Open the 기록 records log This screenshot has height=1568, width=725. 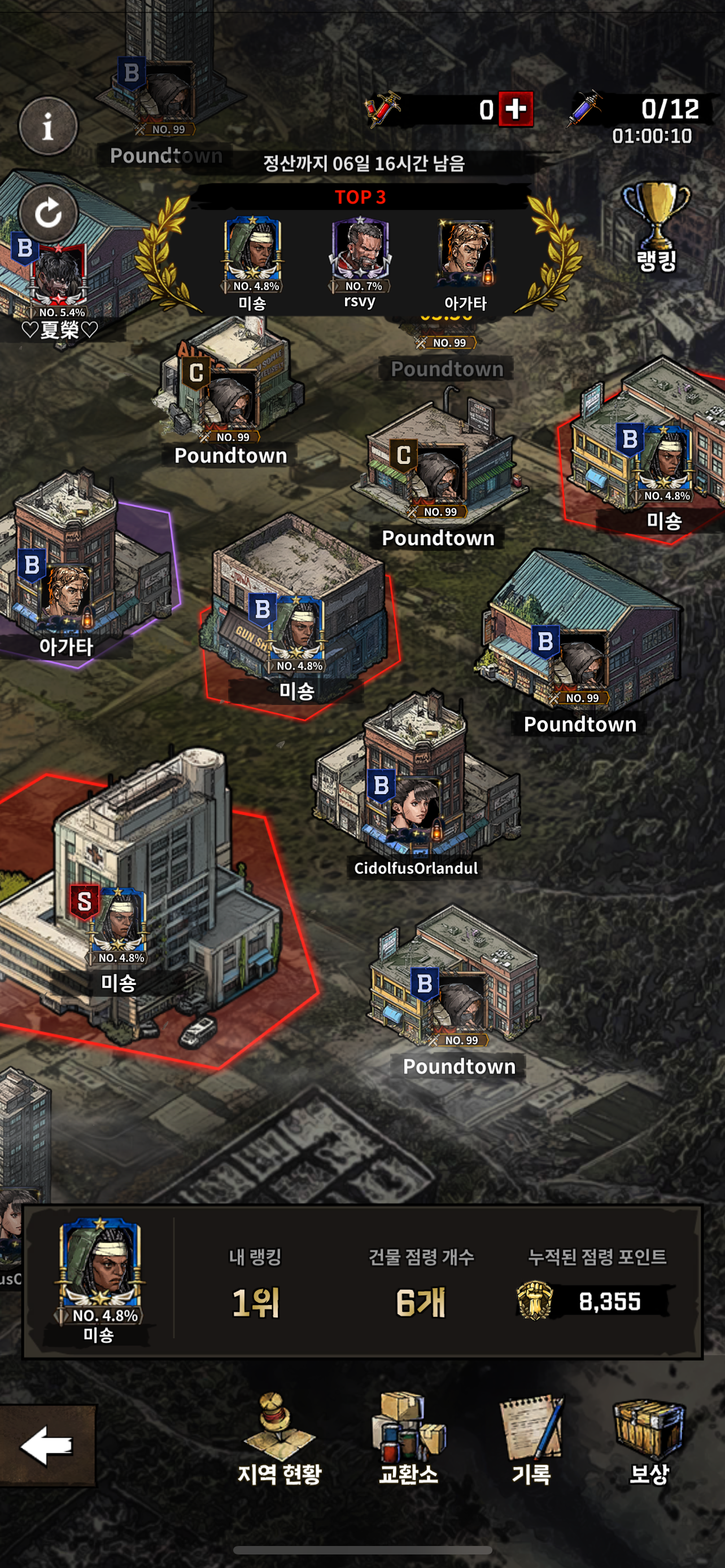coord(531,1439)
